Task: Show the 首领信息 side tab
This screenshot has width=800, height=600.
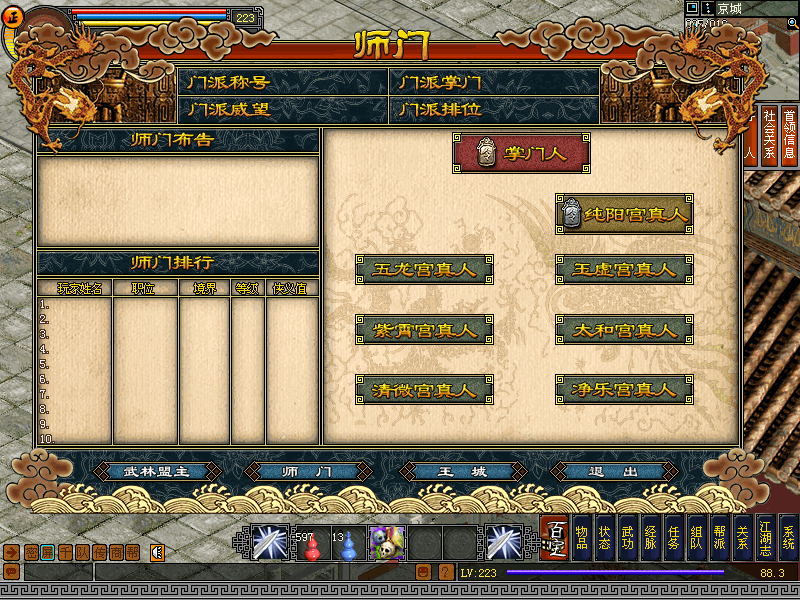Action: coord(789,135)
